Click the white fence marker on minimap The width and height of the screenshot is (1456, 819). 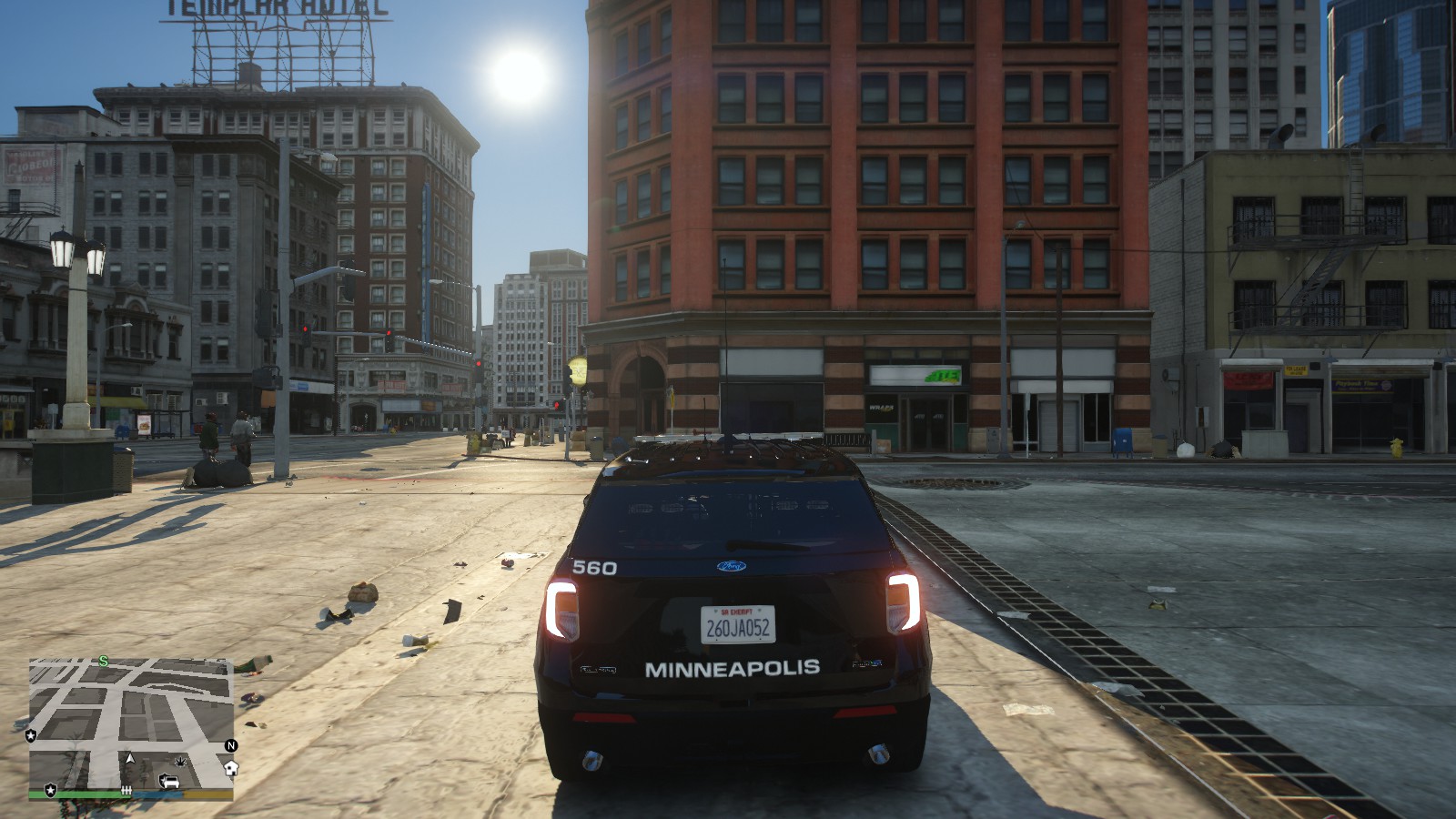point(126,790)
